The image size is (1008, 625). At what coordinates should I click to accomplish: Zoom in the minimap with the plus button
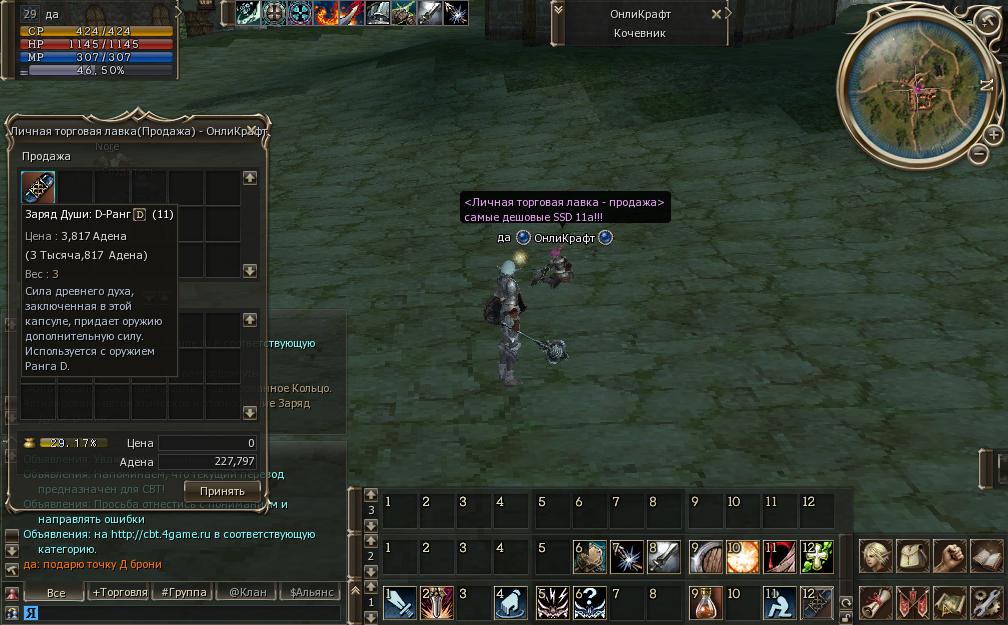[x=993, y=134]
